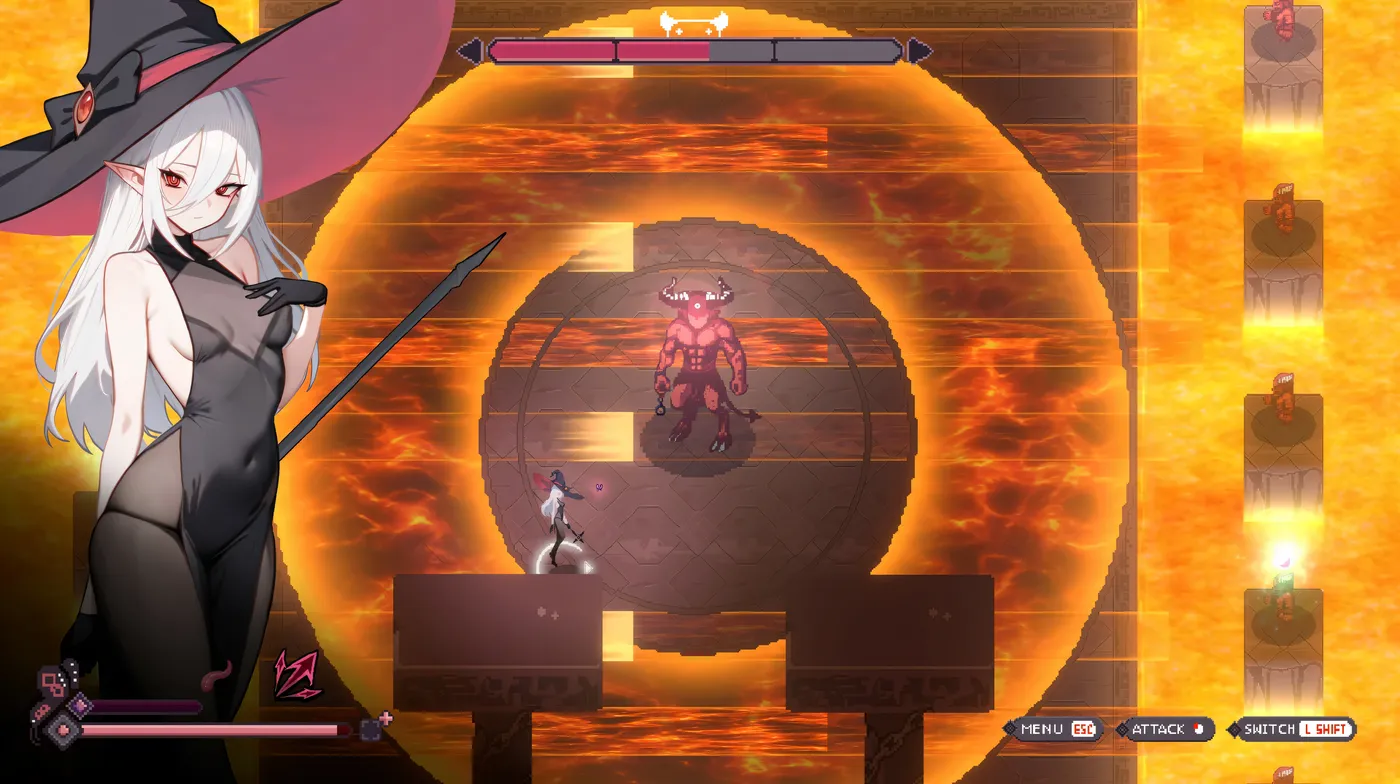Click the ESC key badge in the MENU prompt

click(x=1082, y=730)
